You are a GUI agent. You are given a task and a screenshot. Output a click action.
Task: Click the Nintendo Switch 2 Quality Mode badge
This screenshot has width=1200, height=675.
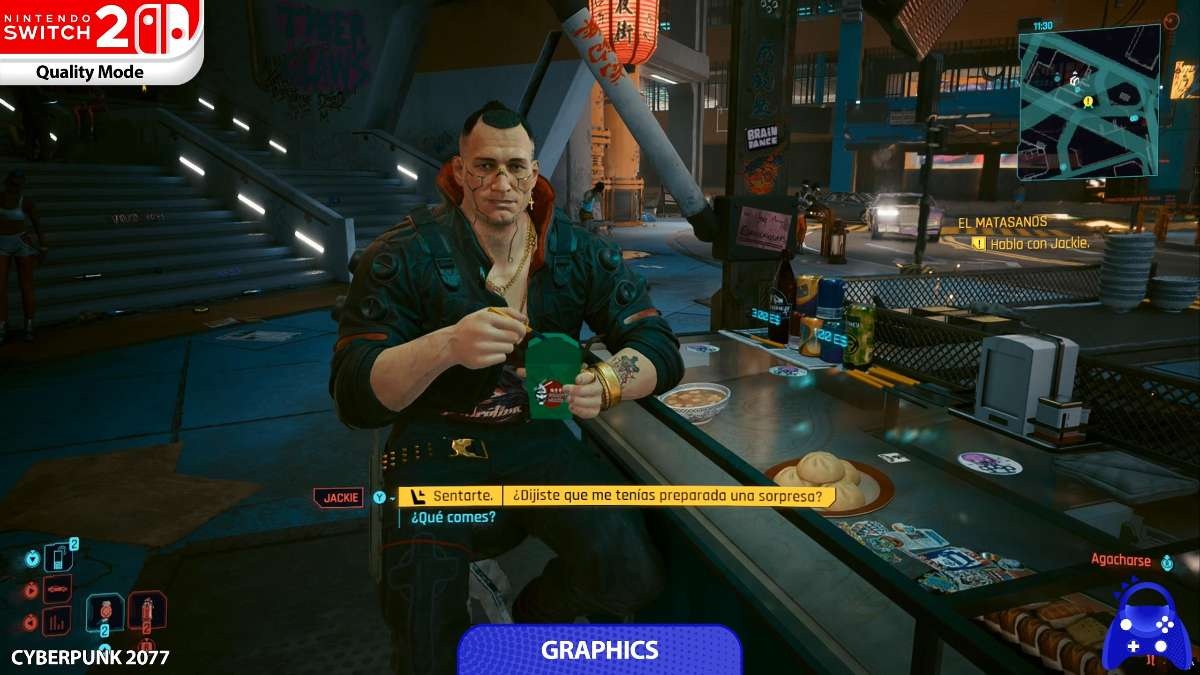pos(101,41)
